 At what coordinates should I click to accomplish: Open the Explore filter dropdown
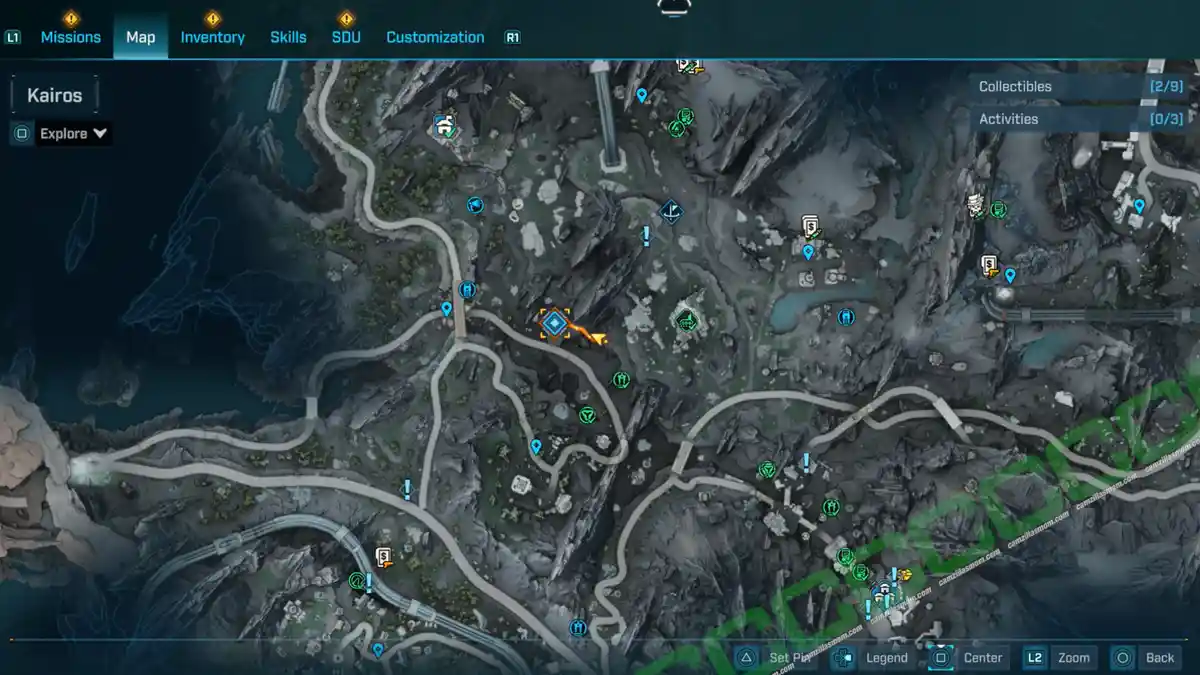[73, 133]
